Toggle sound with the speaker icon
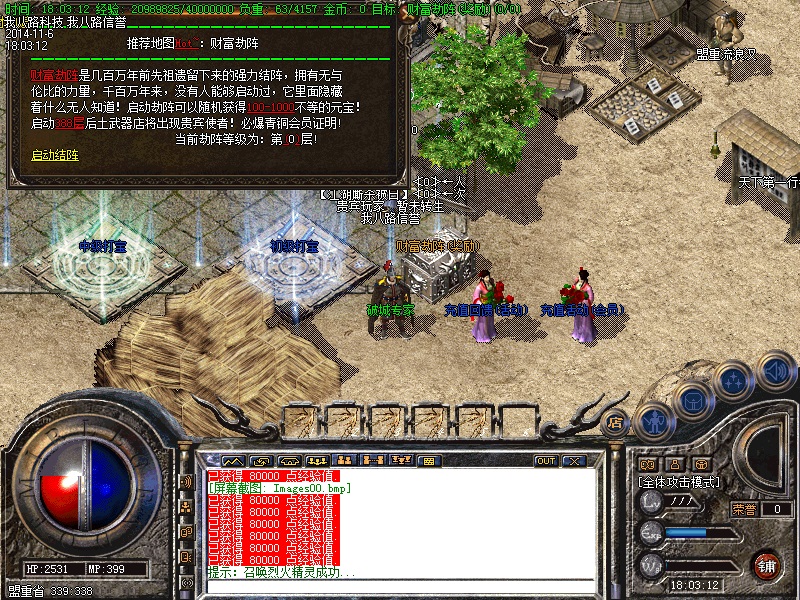This screenshot has width=800, height=600. pos(776,371)
